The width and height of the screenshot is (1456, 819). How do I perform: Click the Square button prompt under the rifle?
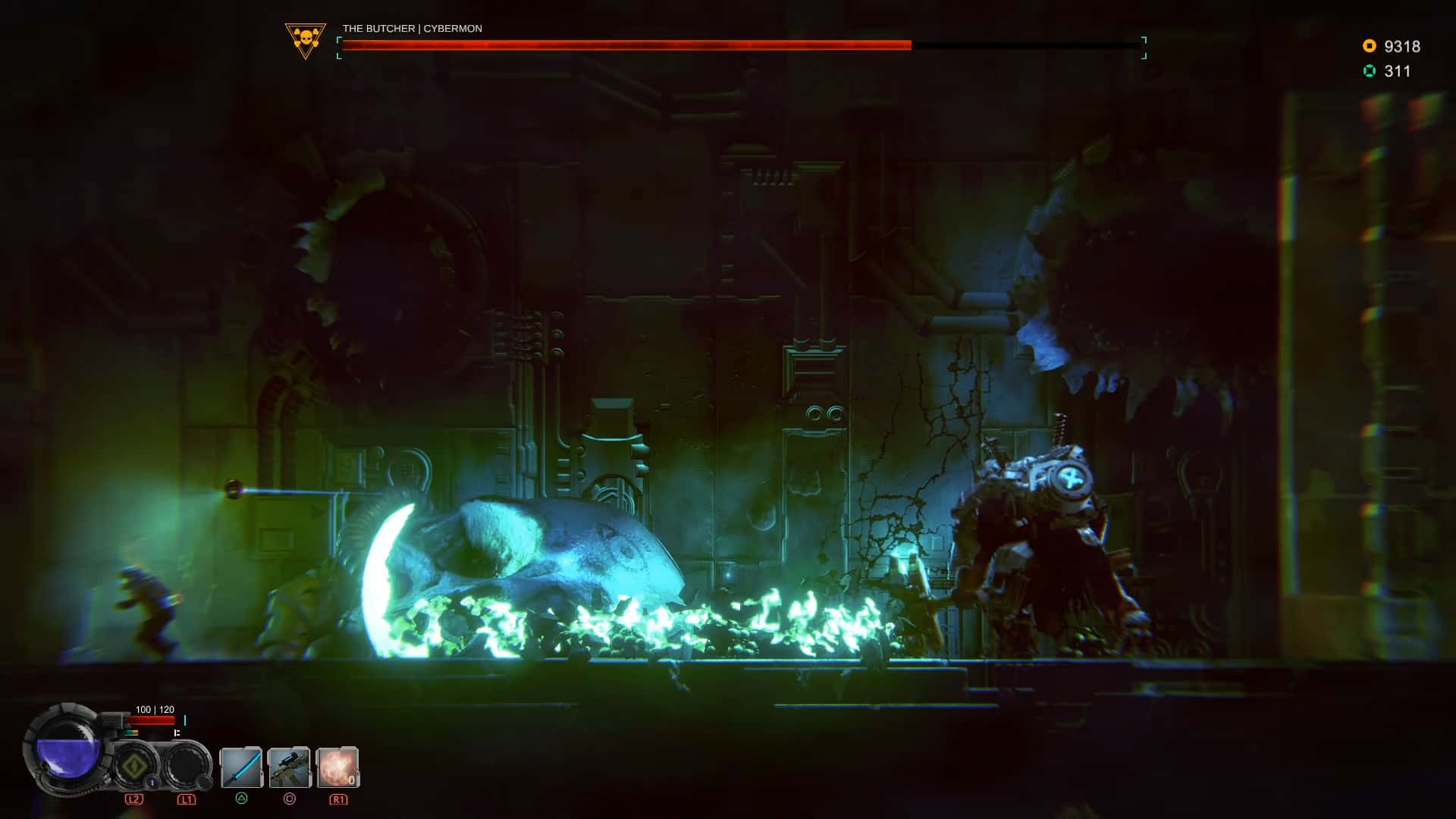[x=290, y=799]
